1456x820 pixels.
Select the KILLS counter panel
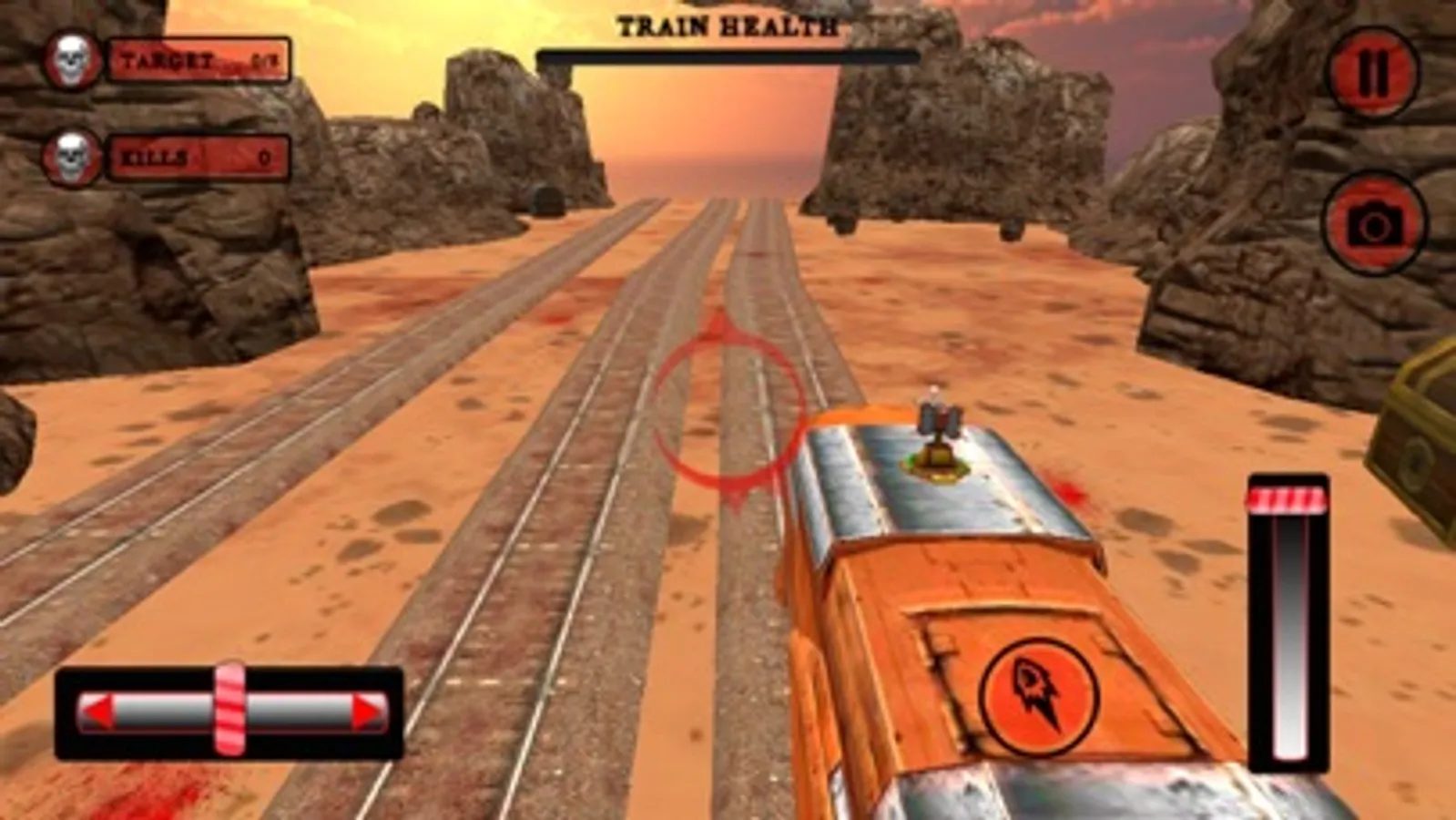(197, 157)
